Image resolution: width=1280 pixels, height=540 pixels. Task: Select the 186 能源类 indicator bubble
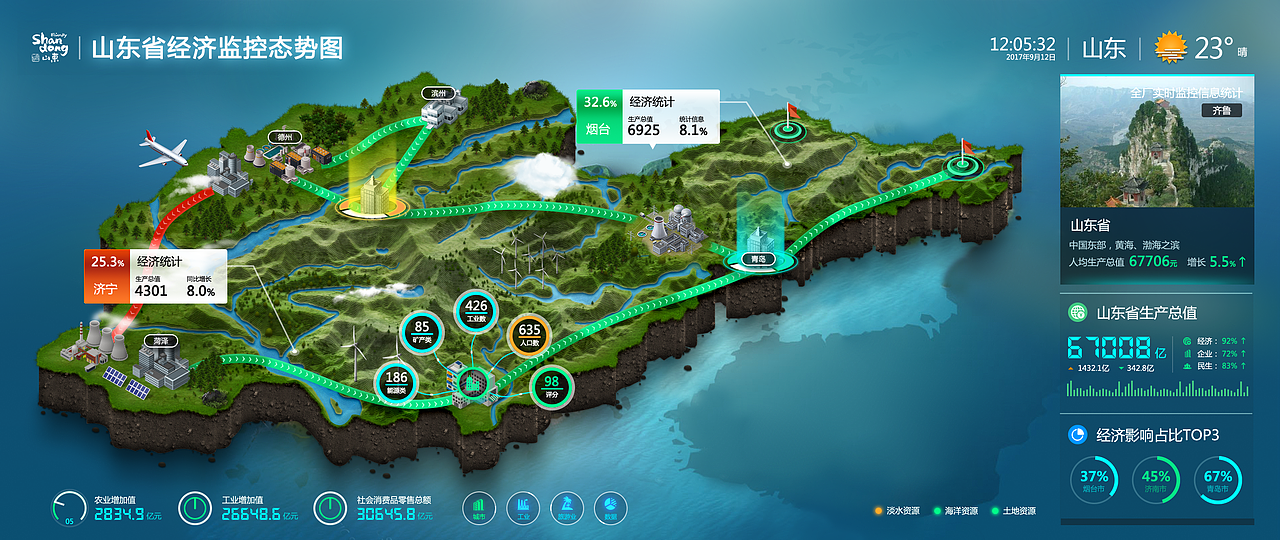point(396,383)
